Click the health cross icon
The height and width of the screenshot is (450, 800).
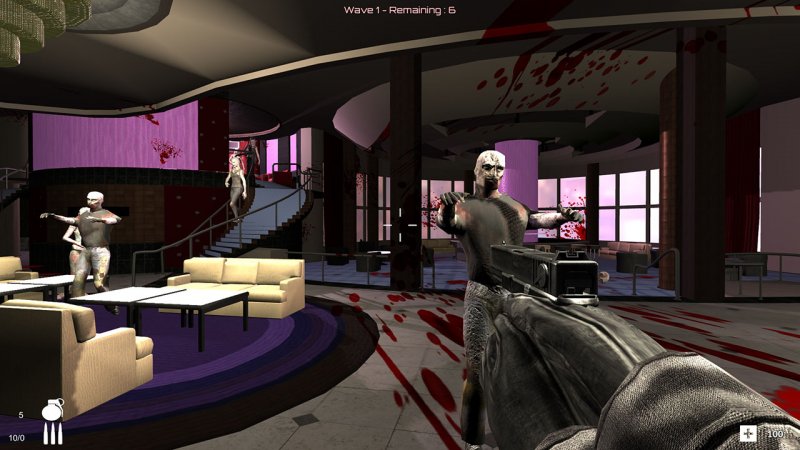pos(748,433)
